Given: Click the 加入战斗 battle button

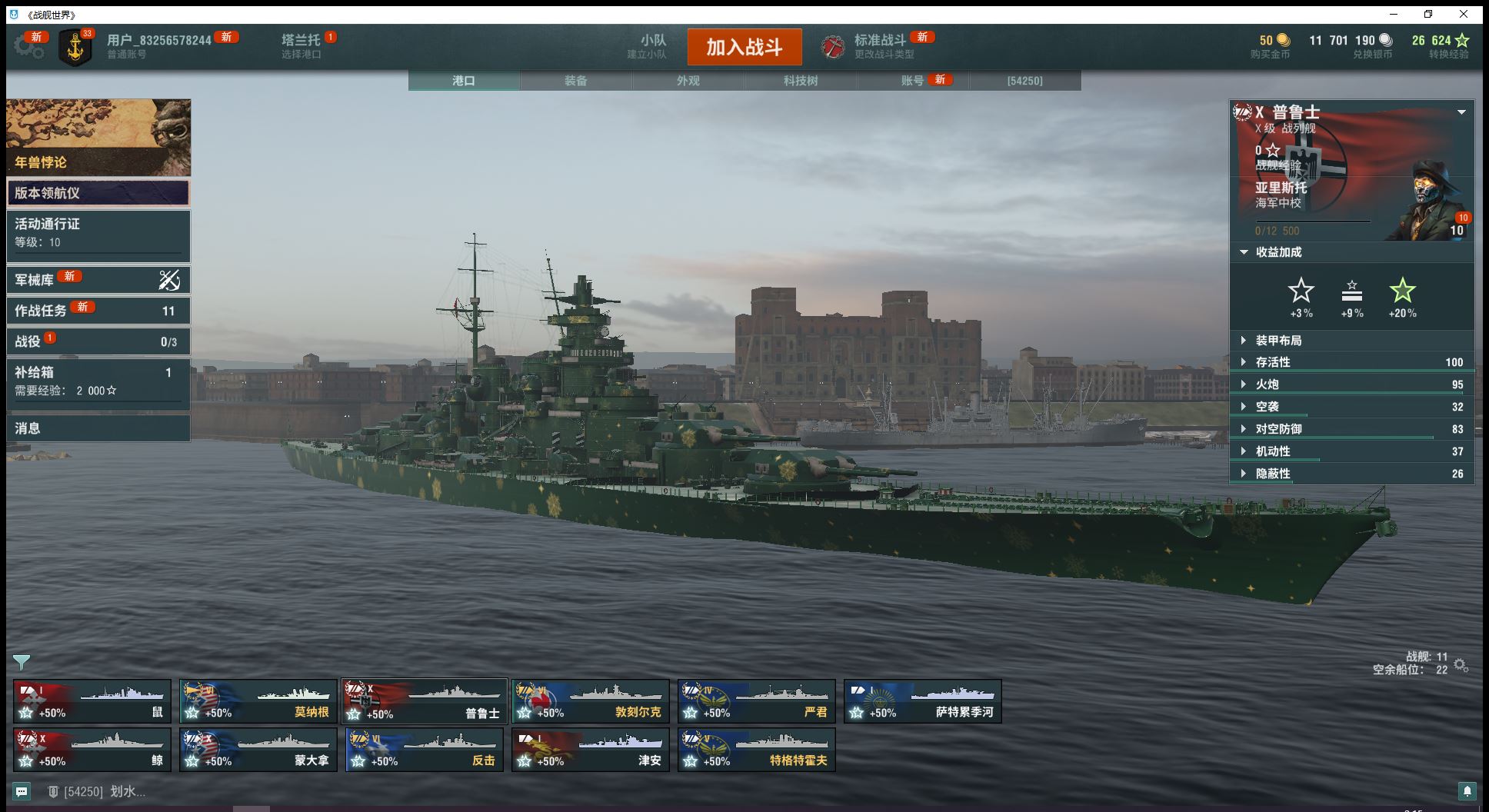Looking at the screenshot, I should (744, 47).
